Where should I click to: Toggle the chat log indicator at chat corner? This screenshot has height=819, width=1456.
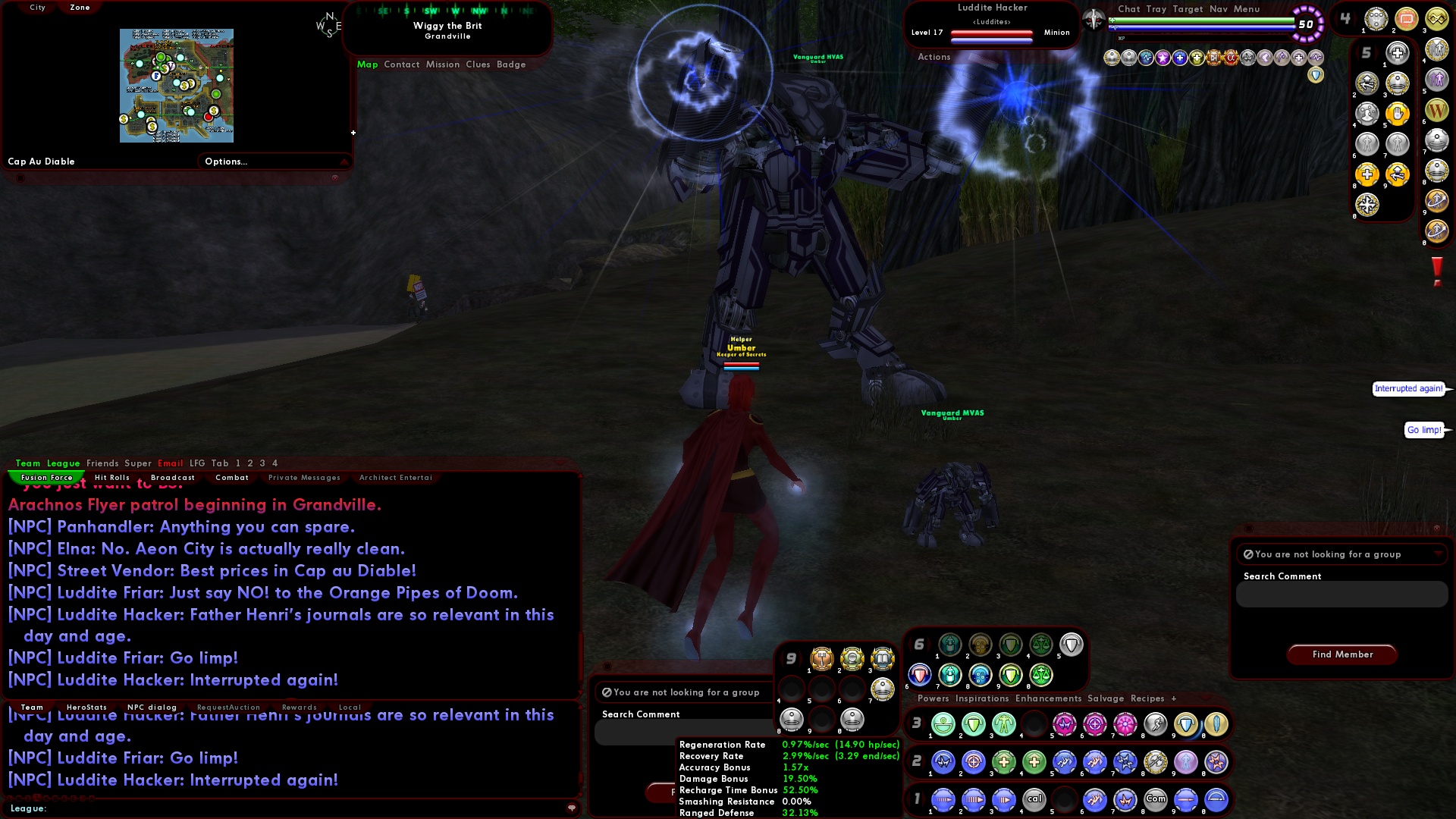573,808
